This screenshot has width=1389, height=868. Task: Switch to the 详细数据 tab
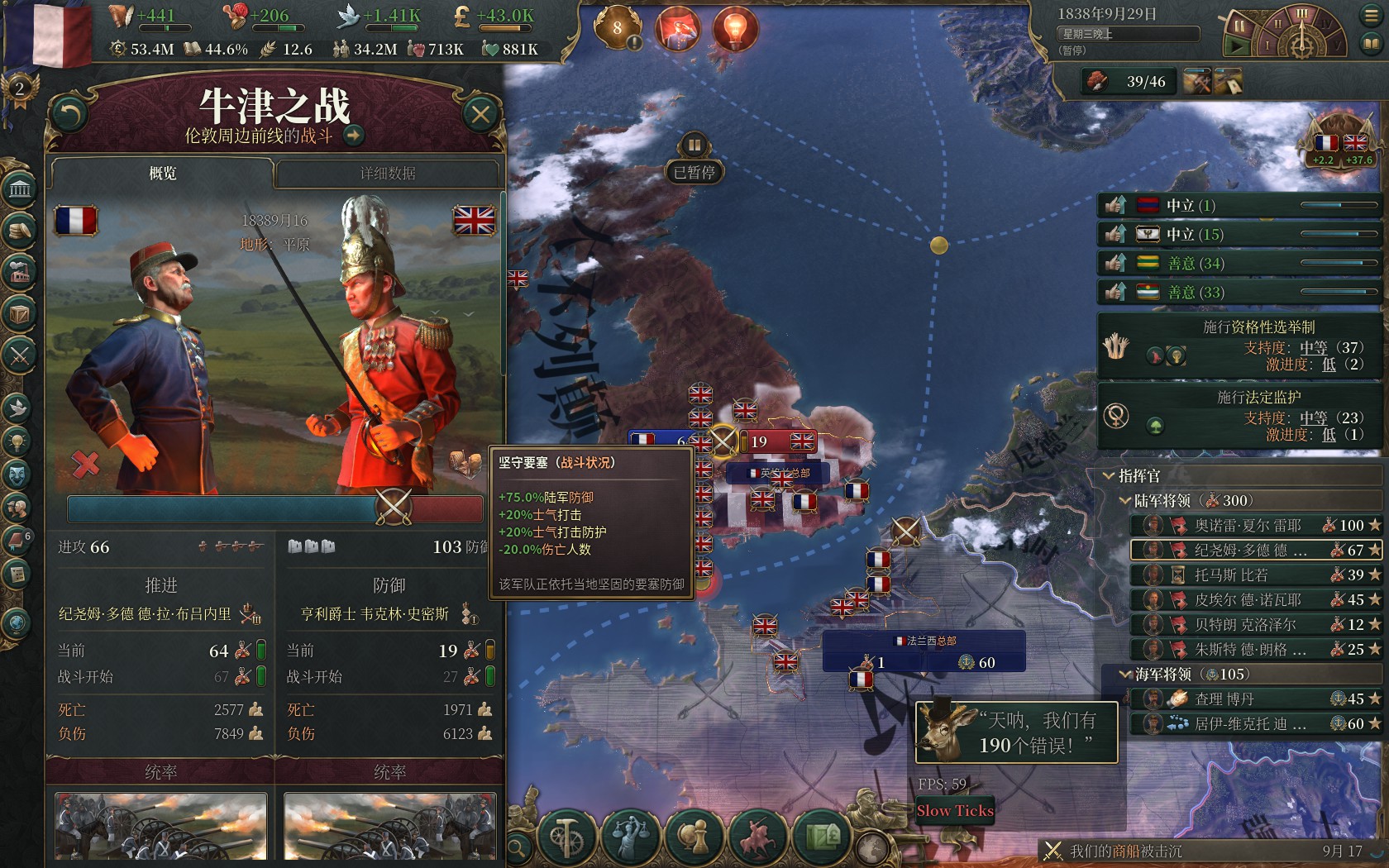387,173
